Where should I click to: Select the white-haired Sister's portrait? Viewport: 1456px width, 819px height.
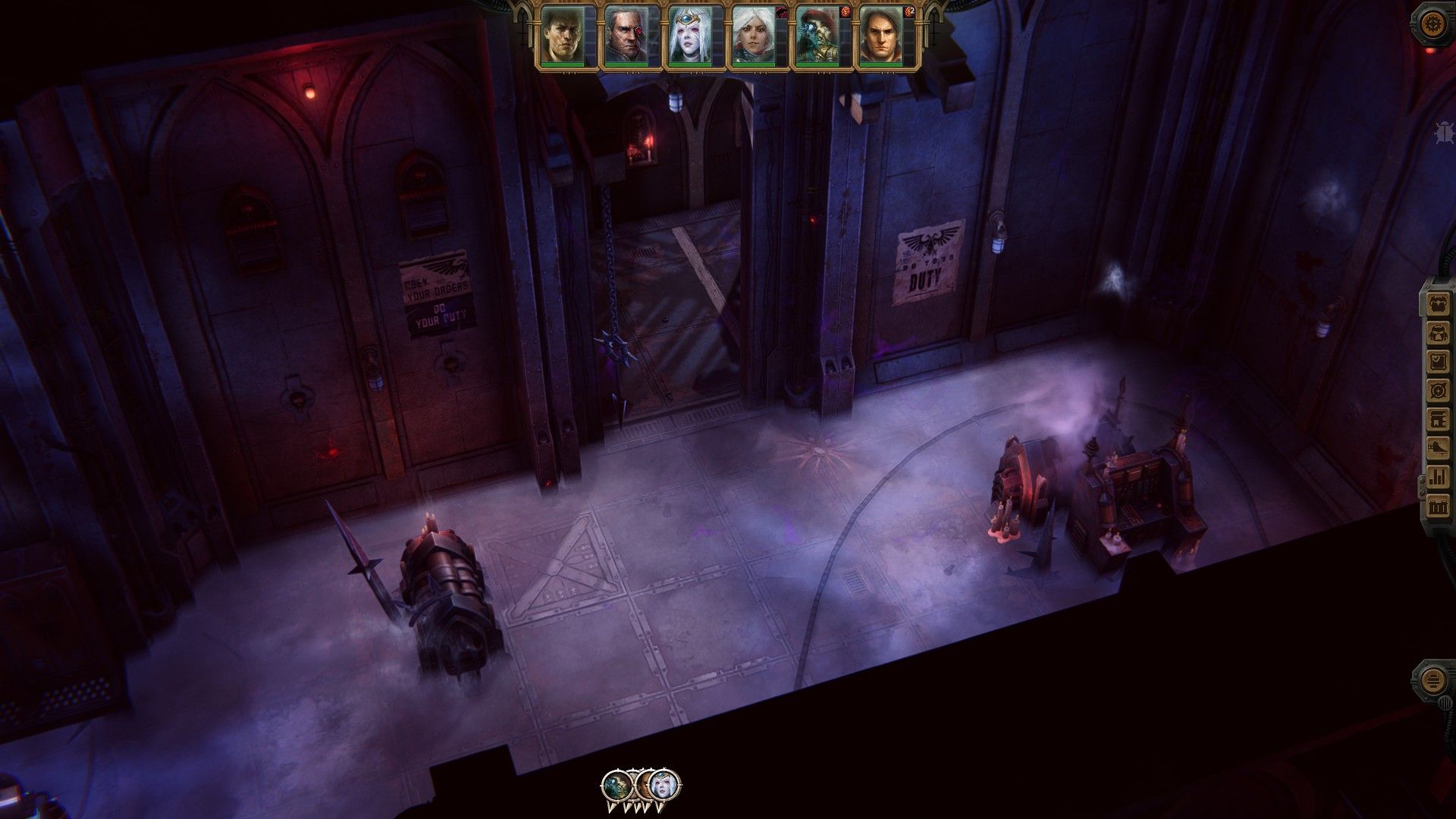(752, 34)
